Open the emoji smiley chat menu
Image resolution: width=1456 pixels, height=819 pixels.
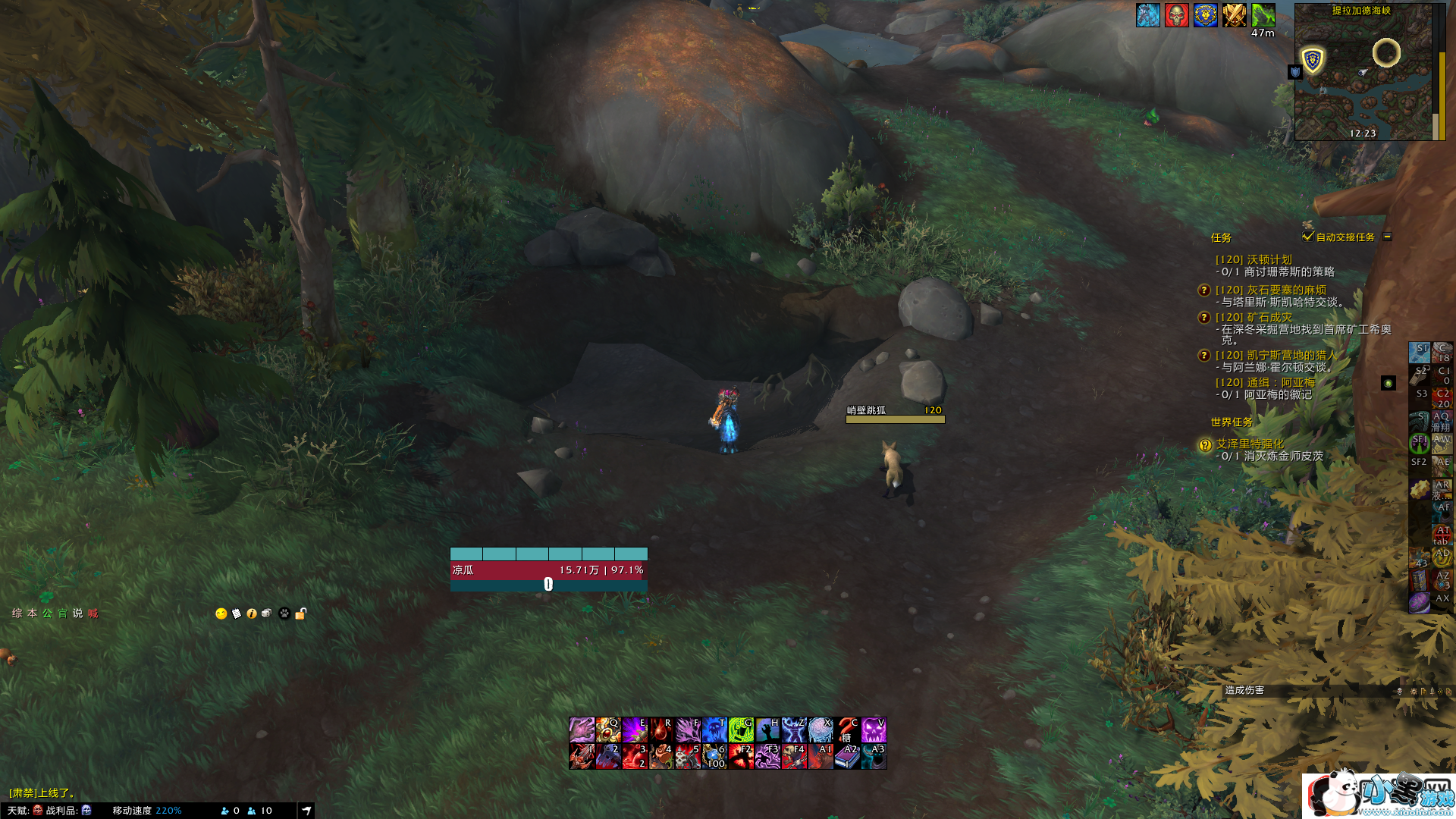pos(221,613)
